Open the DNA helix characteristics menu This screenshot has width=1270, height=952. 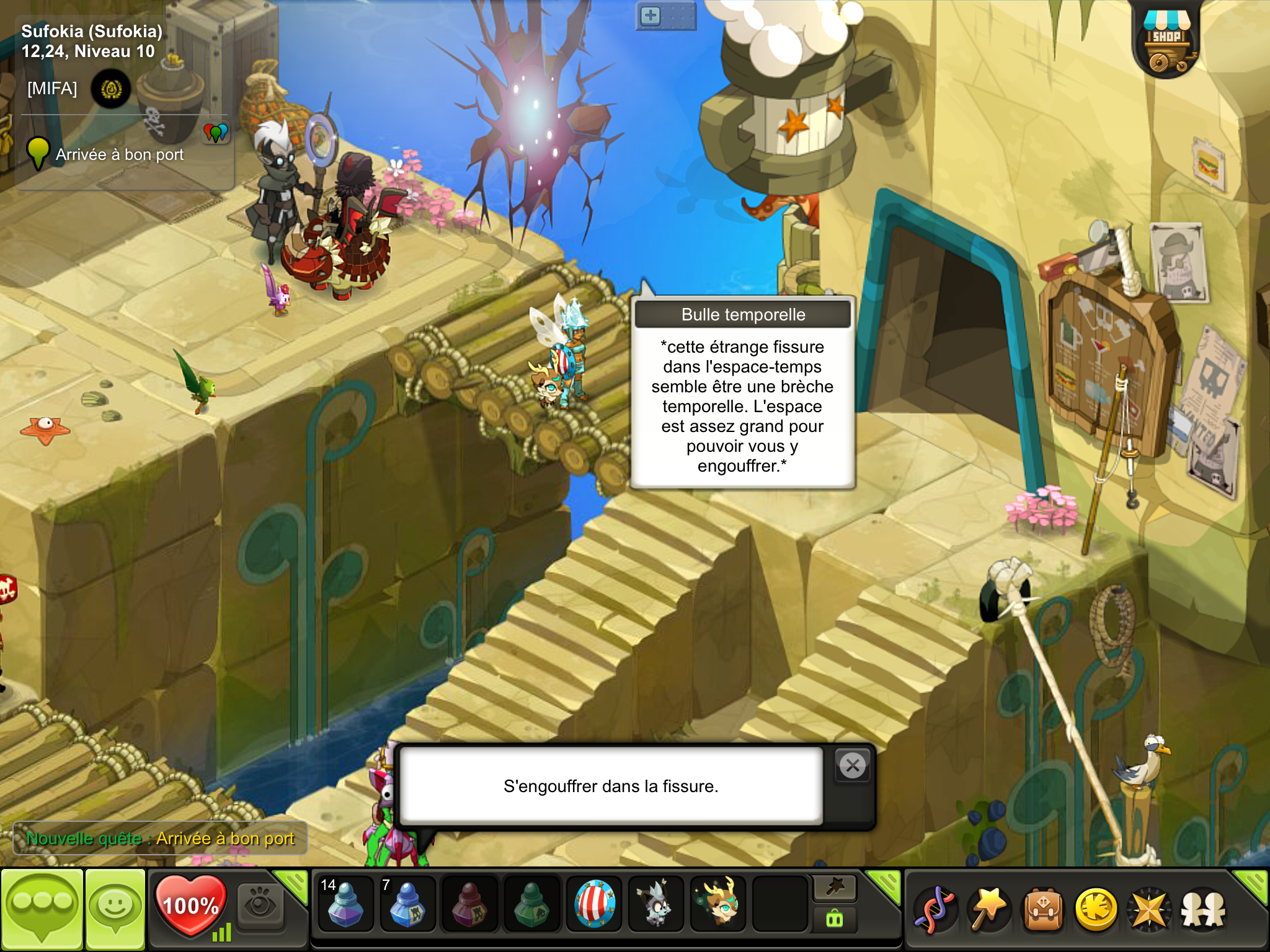[x=936, y=910]
